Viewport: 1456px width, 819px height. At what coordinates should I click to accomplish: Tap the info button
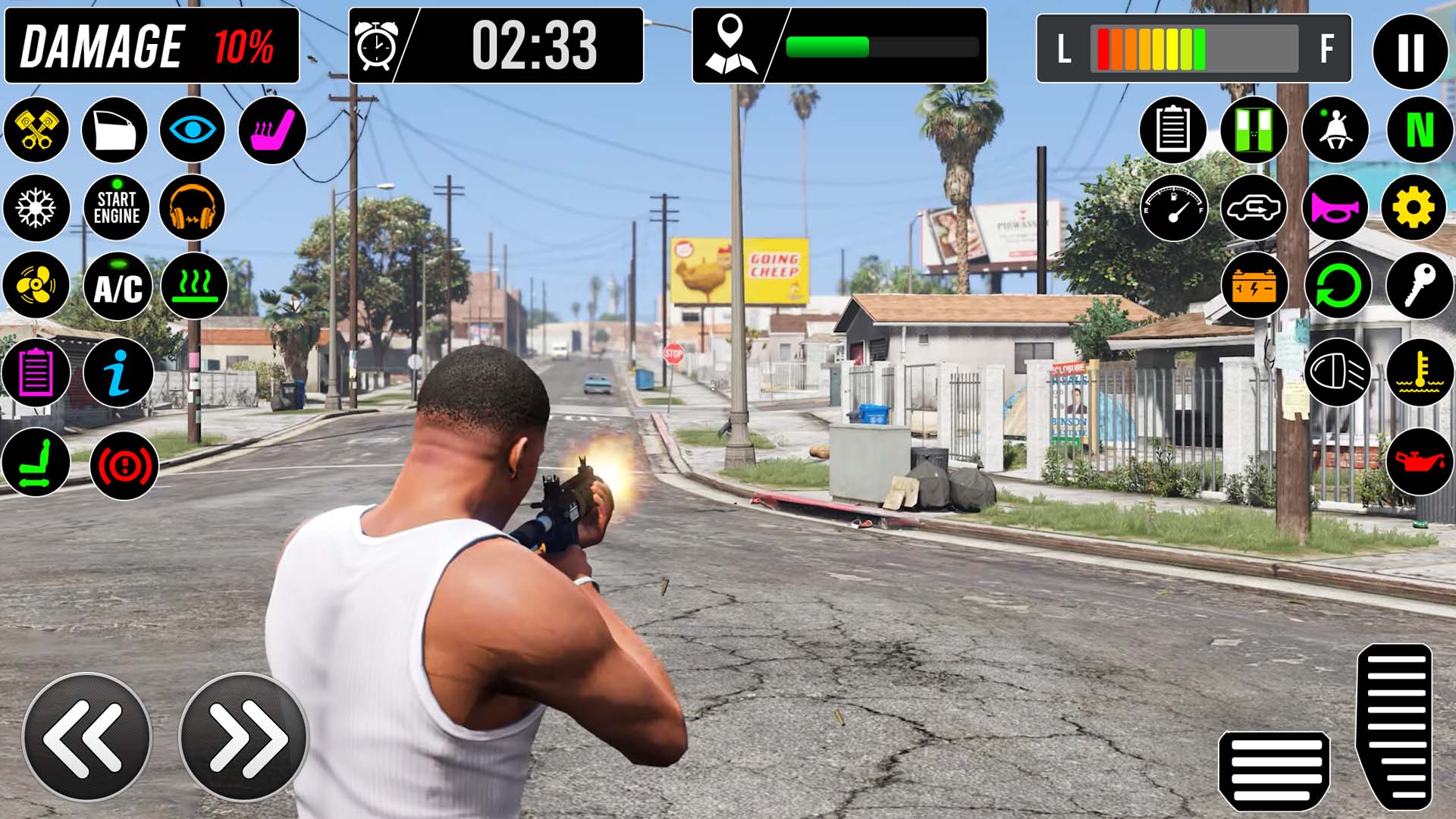point(115,373)
